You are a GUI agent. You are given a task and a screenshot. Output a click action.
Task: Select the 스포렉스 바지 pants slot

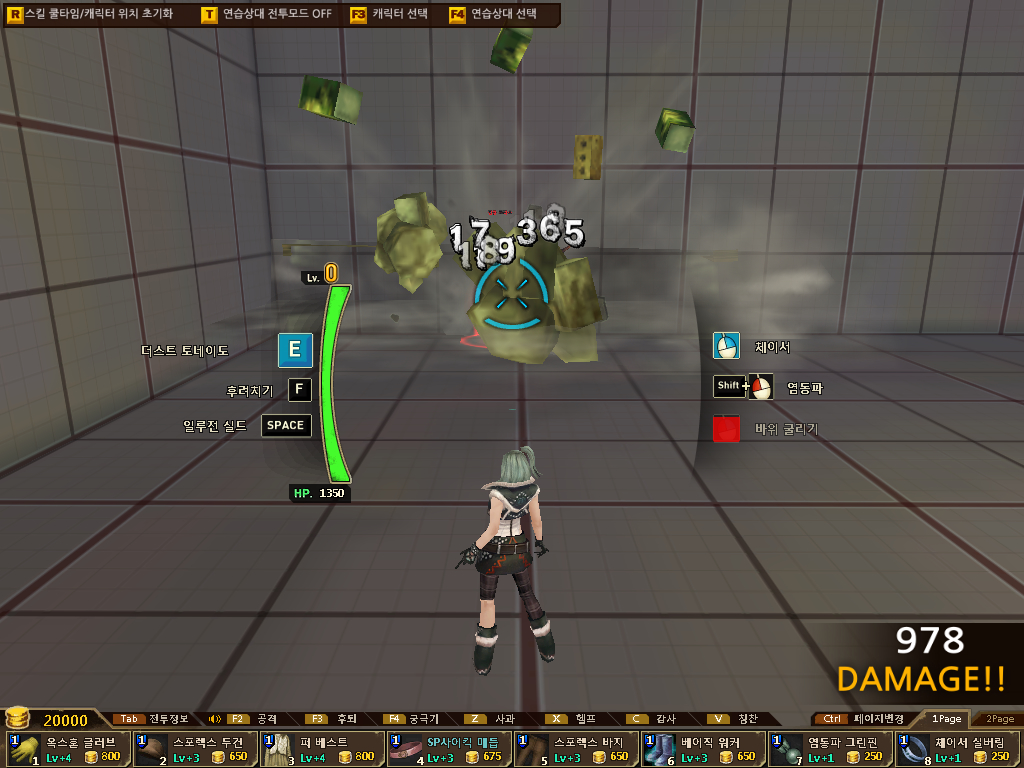(575, 749)
